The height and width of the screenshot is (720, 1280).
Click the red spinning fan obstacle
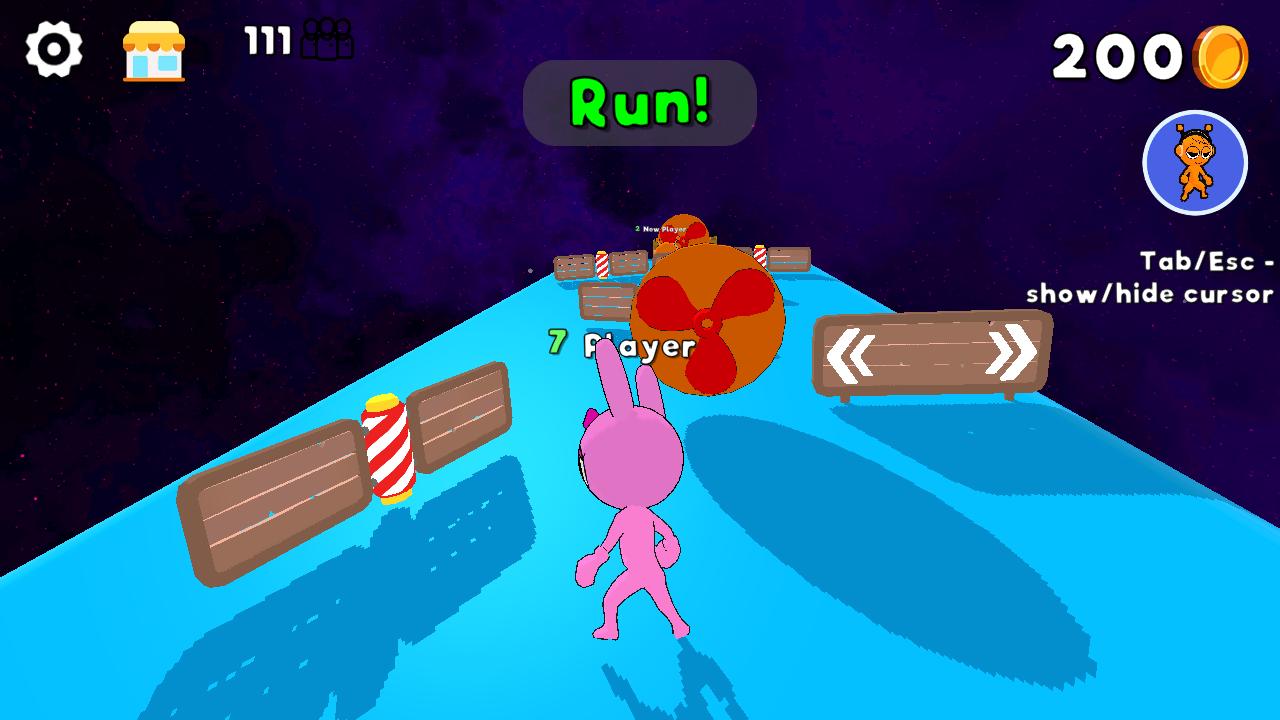(x=704, y=320)
